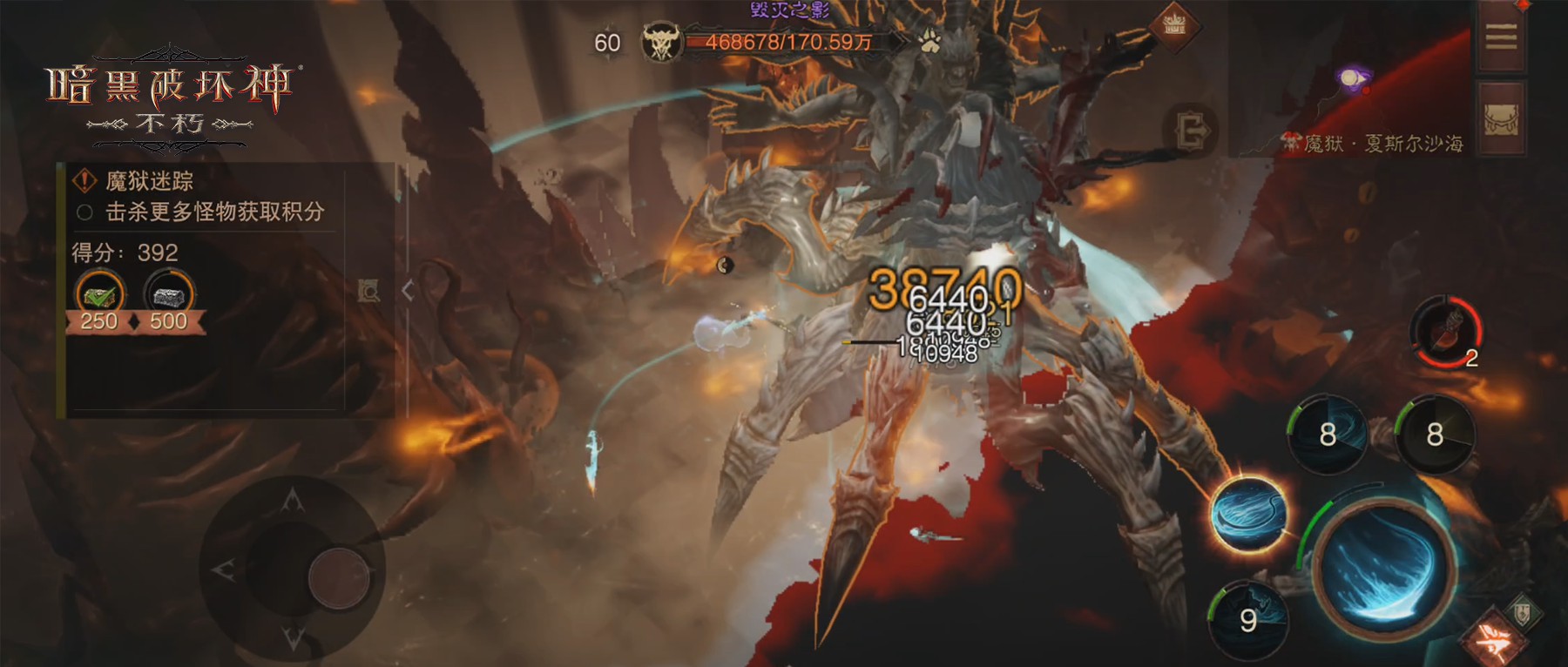
Task: Open the inventory bag button
Action: coord(1500,118)
